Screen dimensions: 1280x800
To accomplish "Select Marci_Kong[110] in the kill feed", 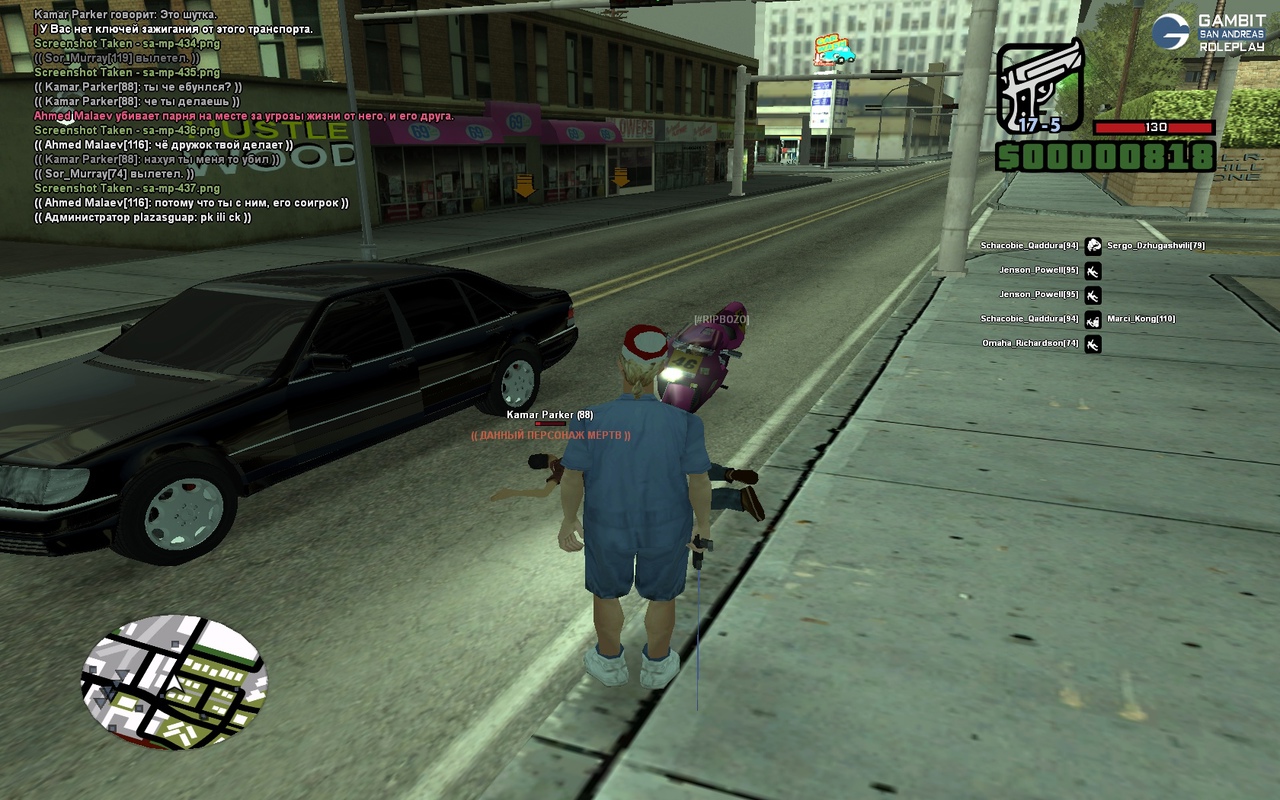I will (1140, 319).
